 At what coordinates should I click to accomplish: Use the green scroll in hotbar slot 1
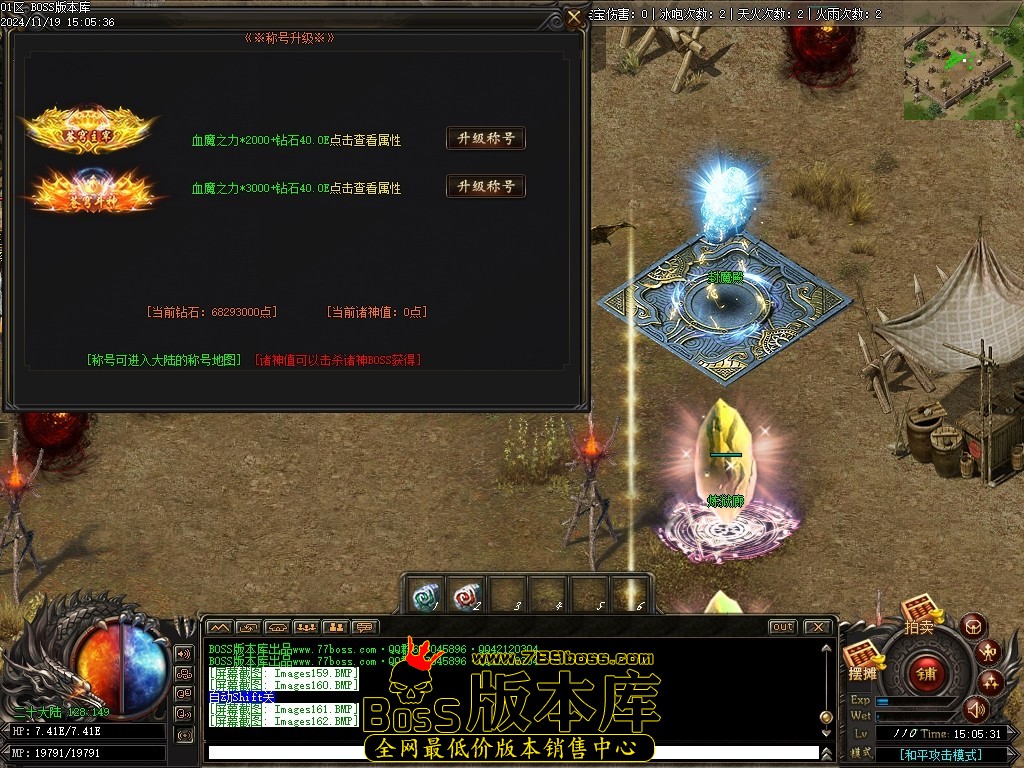[x=427, y=595]
